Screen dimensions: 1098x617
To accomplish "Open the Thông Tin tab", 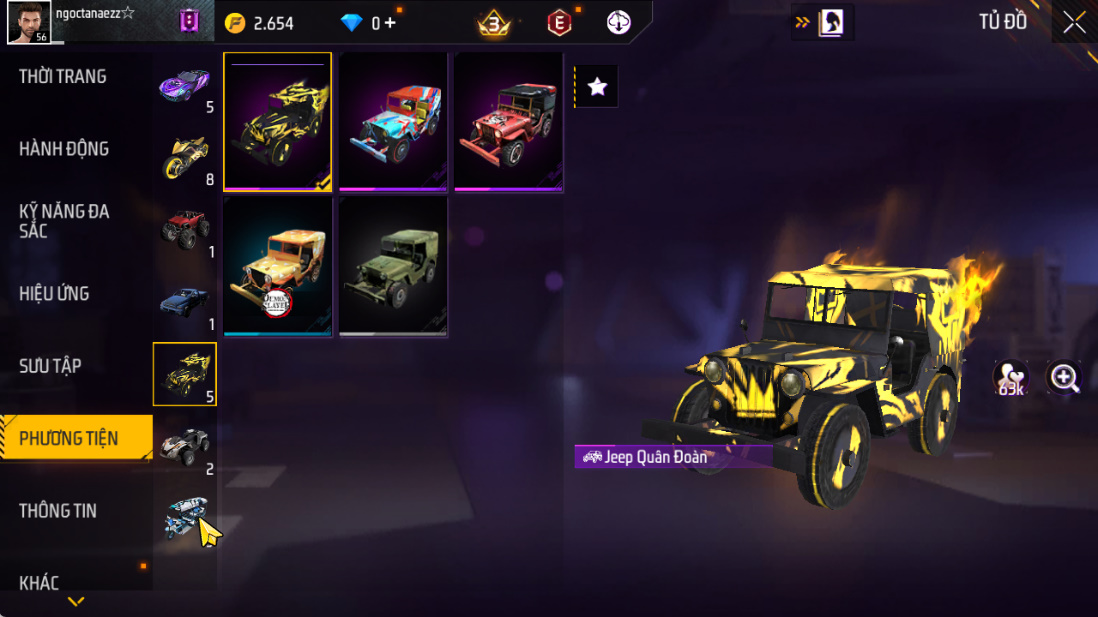I will coord(58,511).
